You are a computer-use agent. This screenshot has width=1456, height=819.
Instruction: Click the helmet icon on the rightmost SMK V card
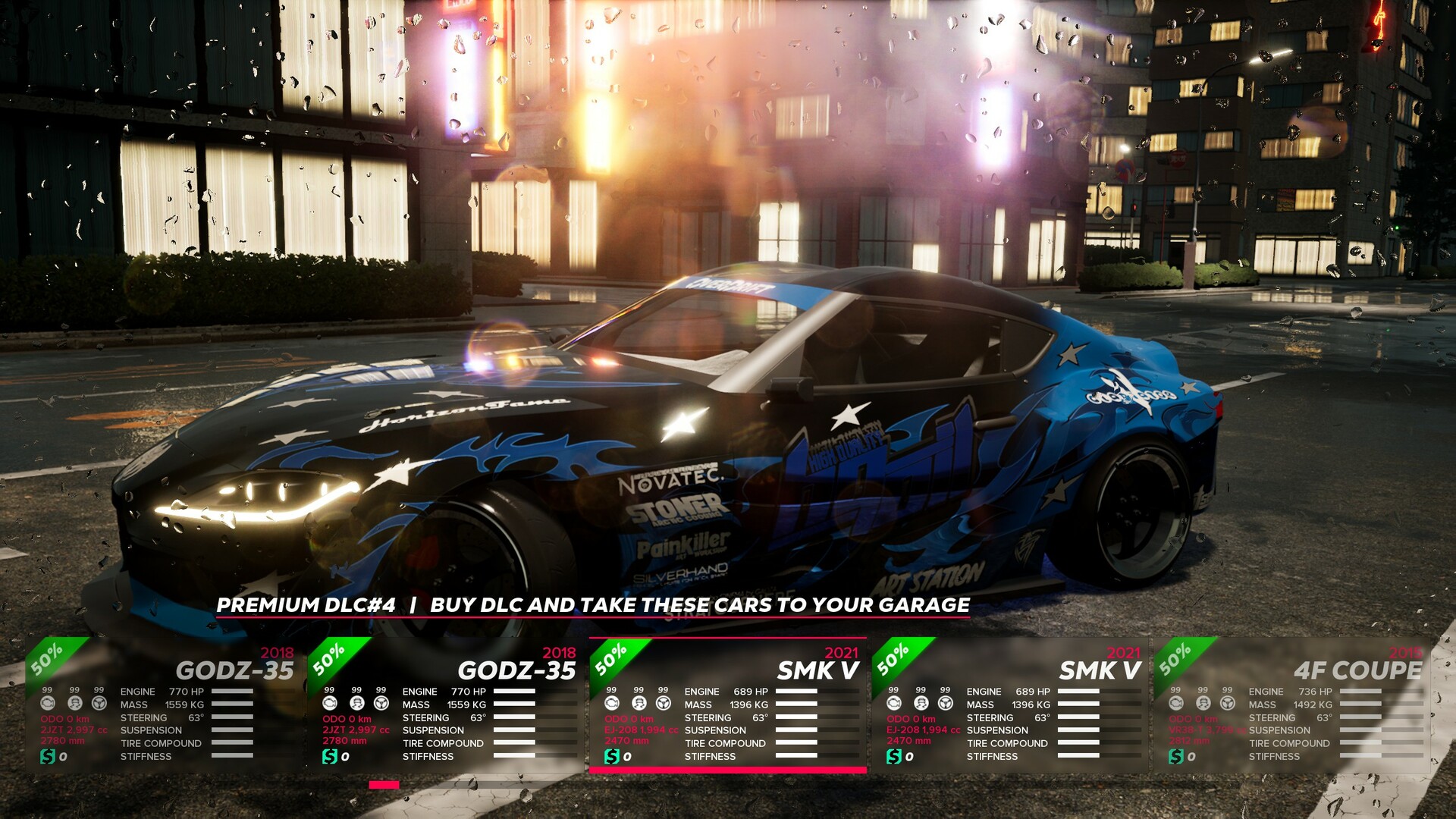tap(920, 704)
